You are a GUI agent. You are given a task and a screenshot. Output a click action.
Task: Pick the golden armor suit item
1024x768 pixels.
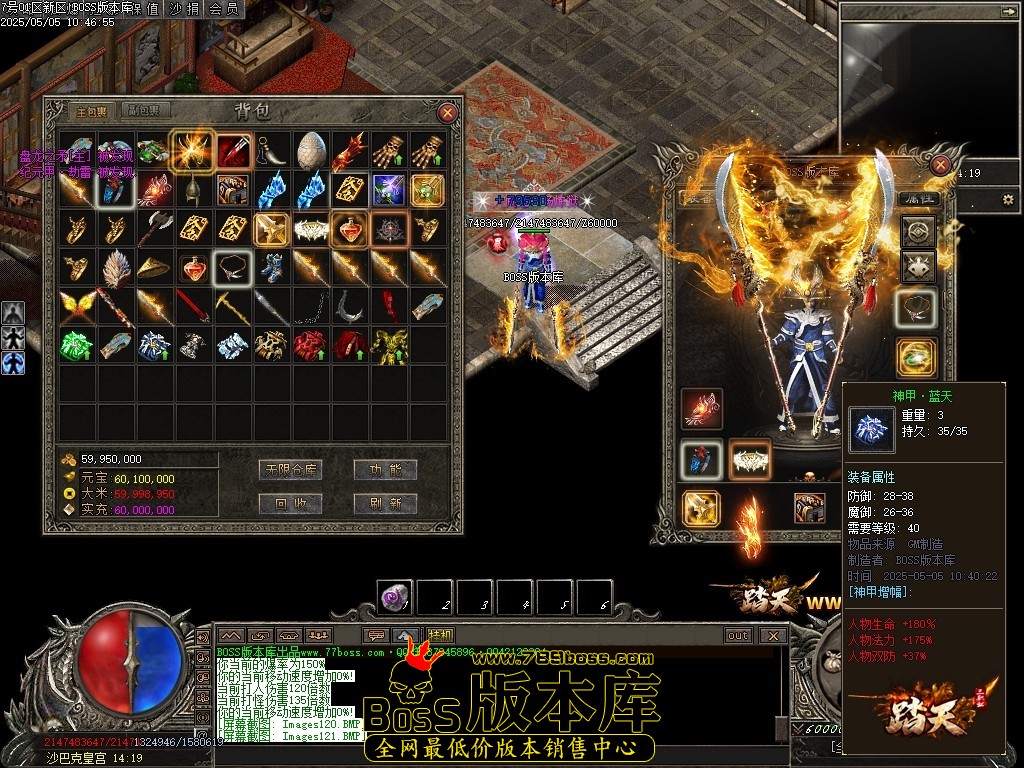[388, 345]
